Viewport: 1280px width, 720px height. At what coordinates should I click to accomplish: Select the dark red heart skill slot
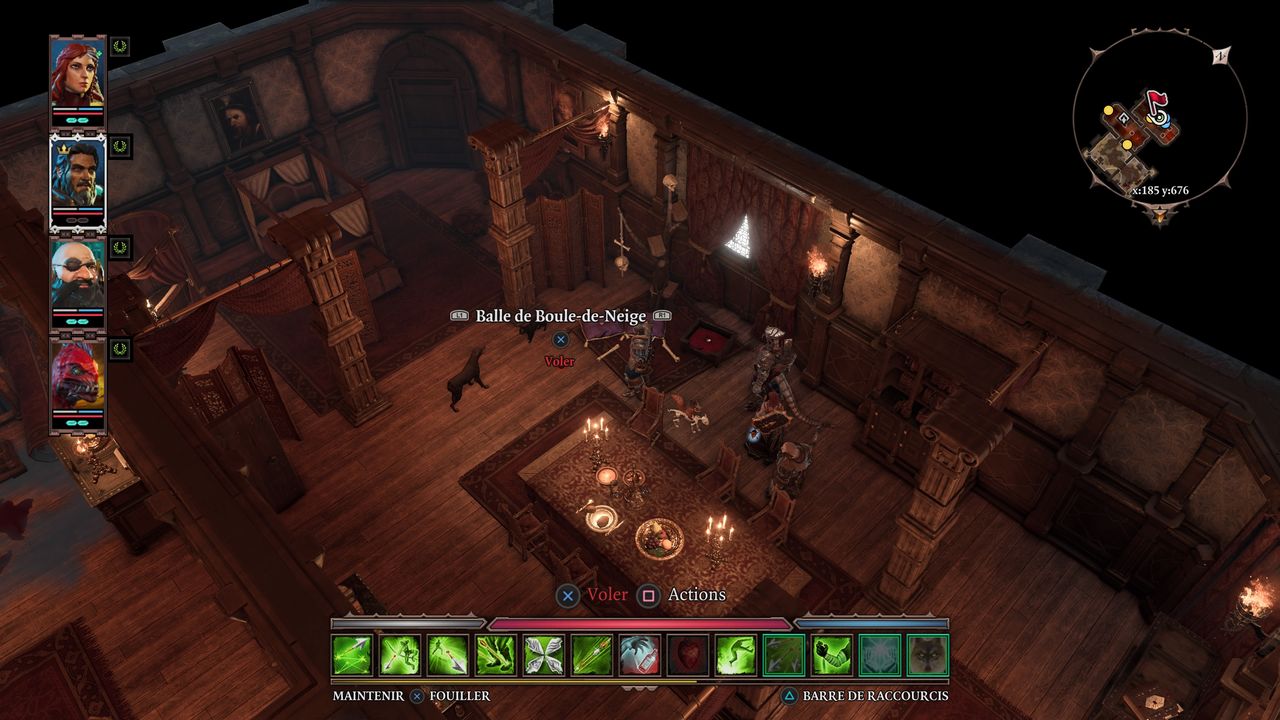(688, 655)
